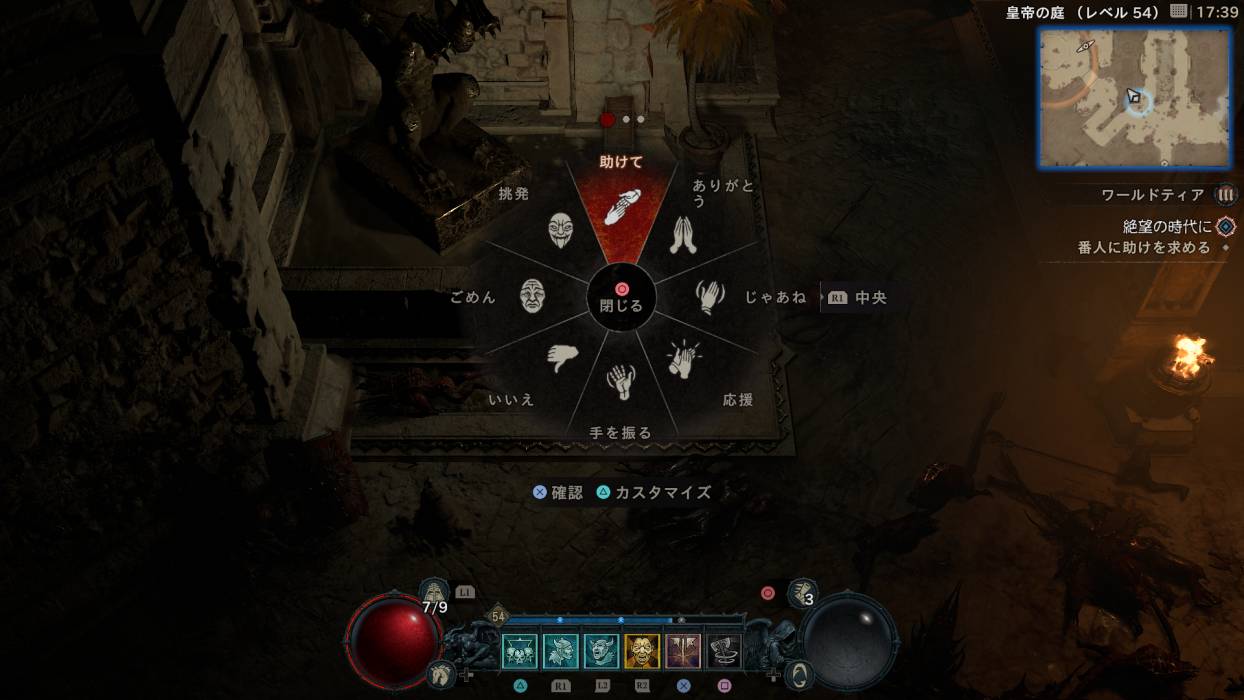Use the scroll item icon
The image size is (1244, 700).
tap(802, 594)
